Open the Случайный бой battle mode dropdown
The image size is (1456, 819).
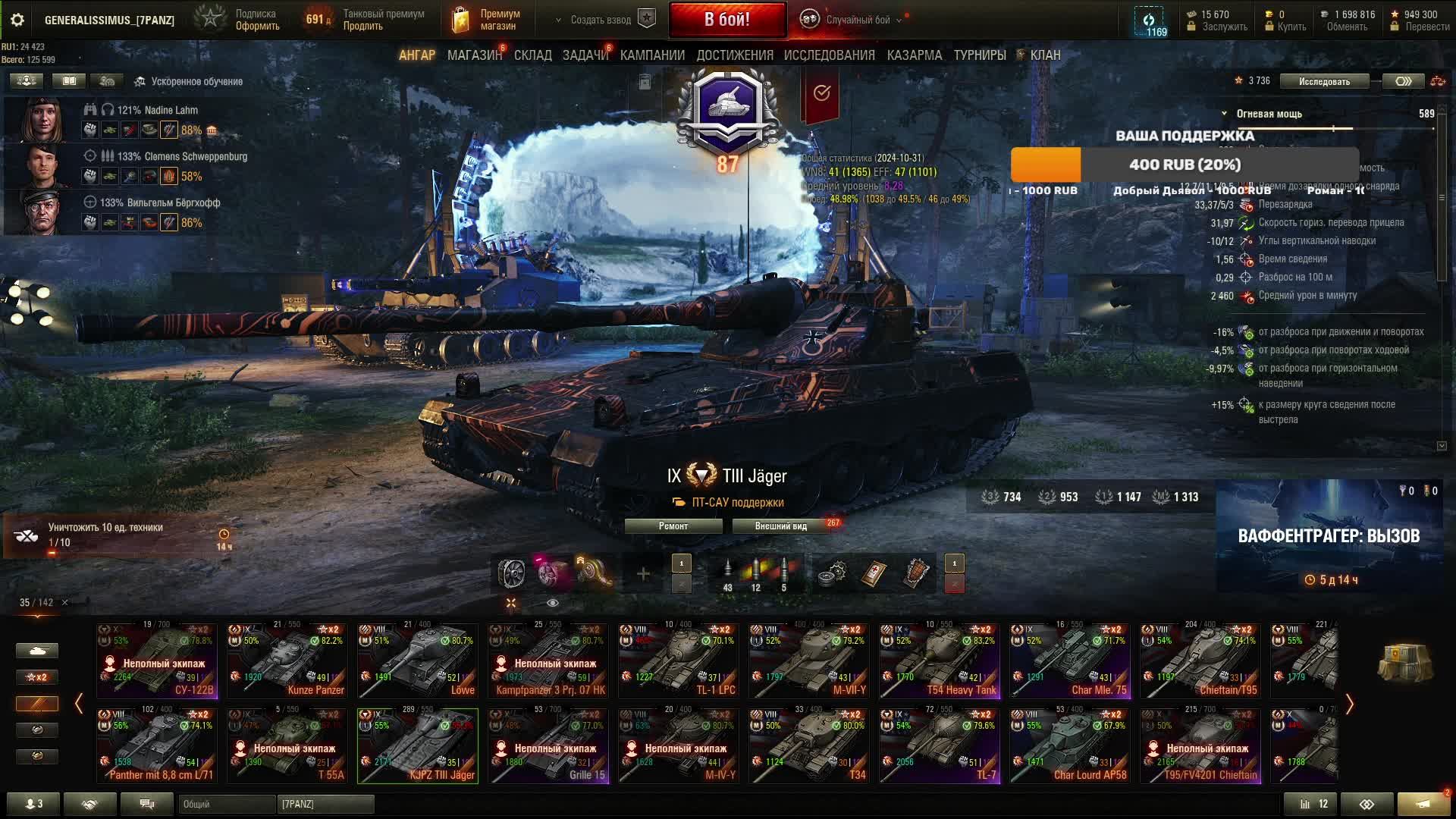857,20
